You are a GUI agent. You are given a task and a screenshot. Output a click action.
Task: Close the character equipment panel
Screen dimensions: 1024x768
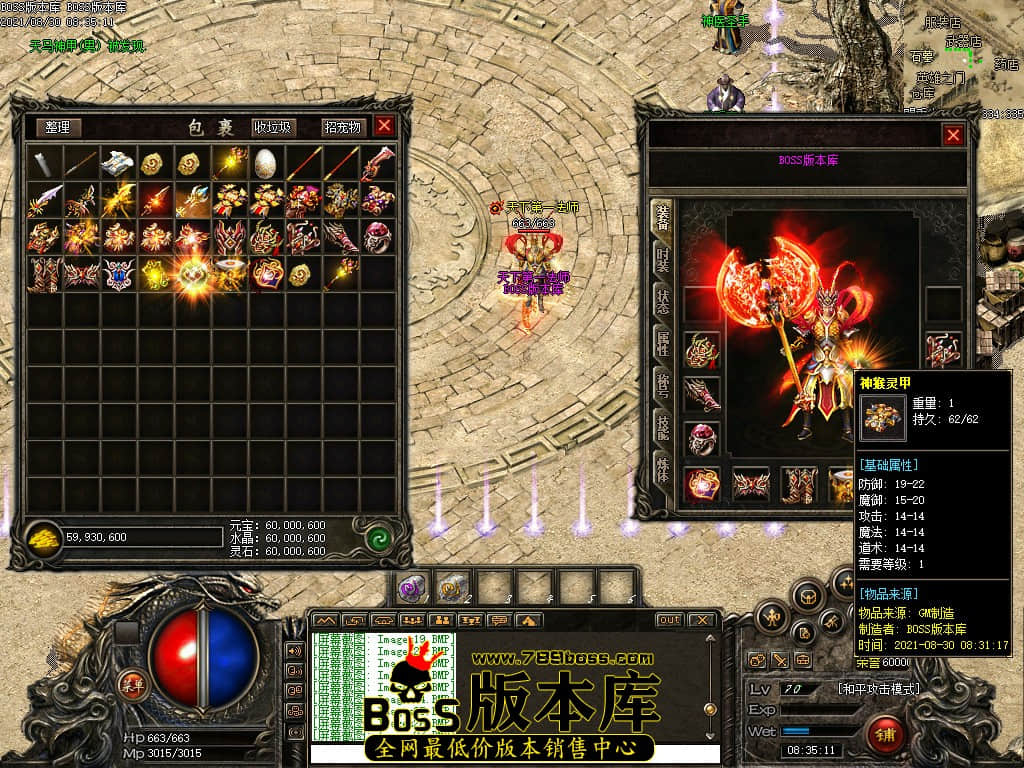(x=953, y=135)
